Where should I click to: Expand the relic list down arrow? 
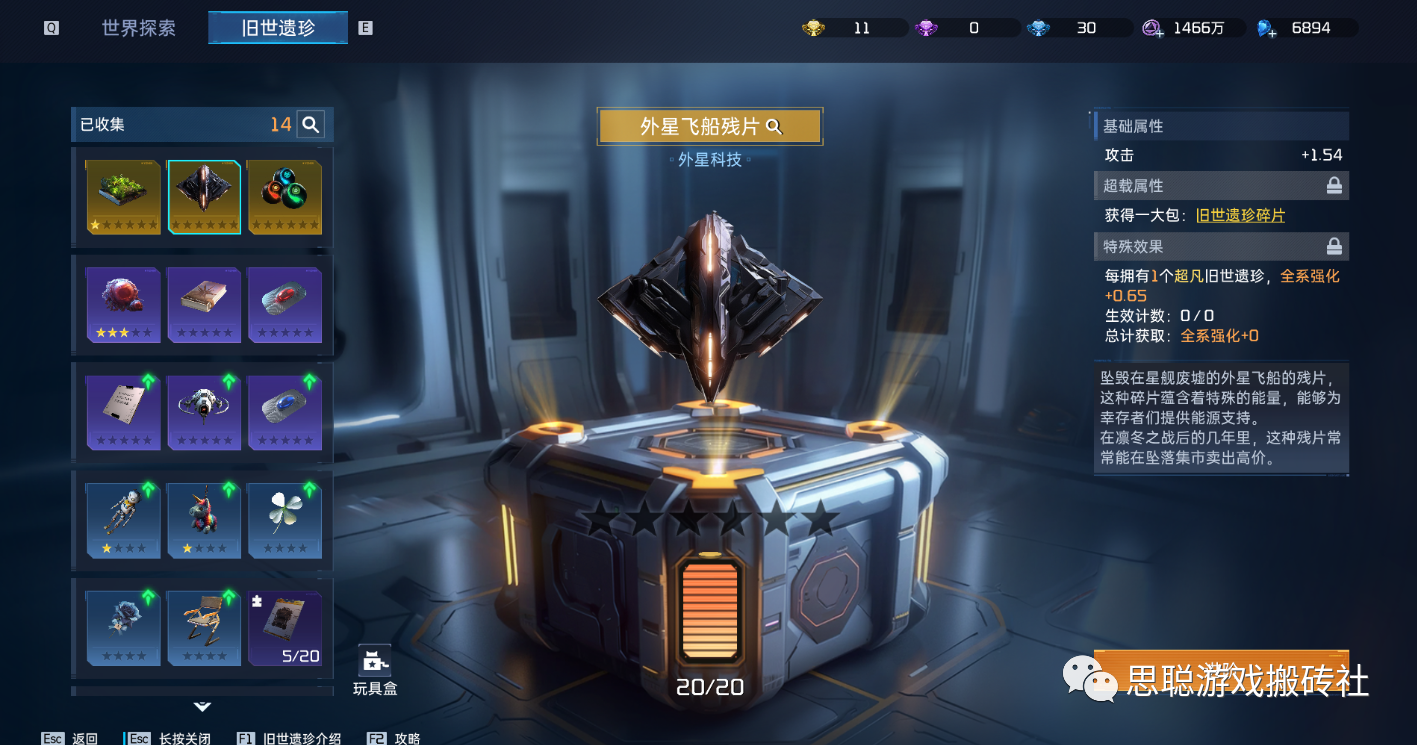click(x=202, y=706)
